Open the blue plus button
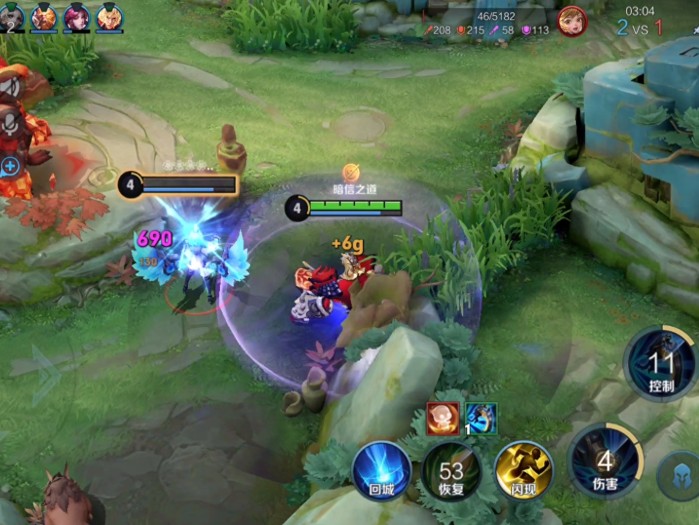The height and width of the screenshot is (525, 699). [x=11, y=166]
